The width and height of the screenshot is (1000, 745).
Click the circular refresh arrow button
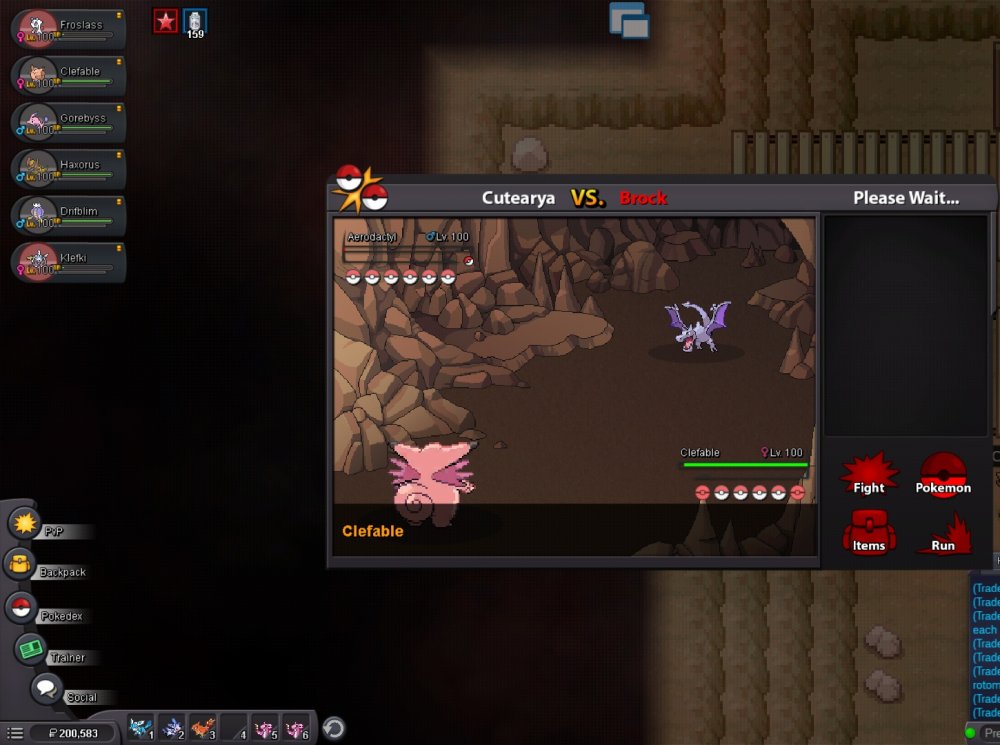(334, 728)
